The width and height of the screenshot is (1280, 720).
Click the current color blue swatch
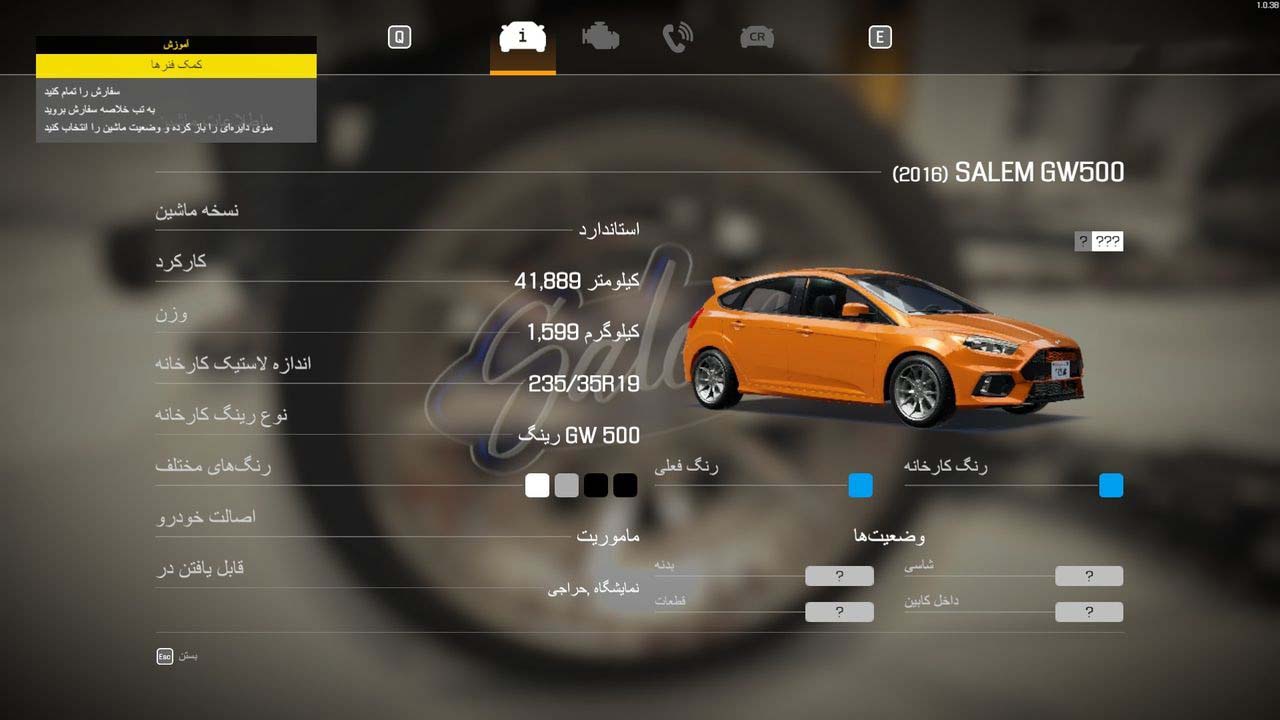pos(860,486)
